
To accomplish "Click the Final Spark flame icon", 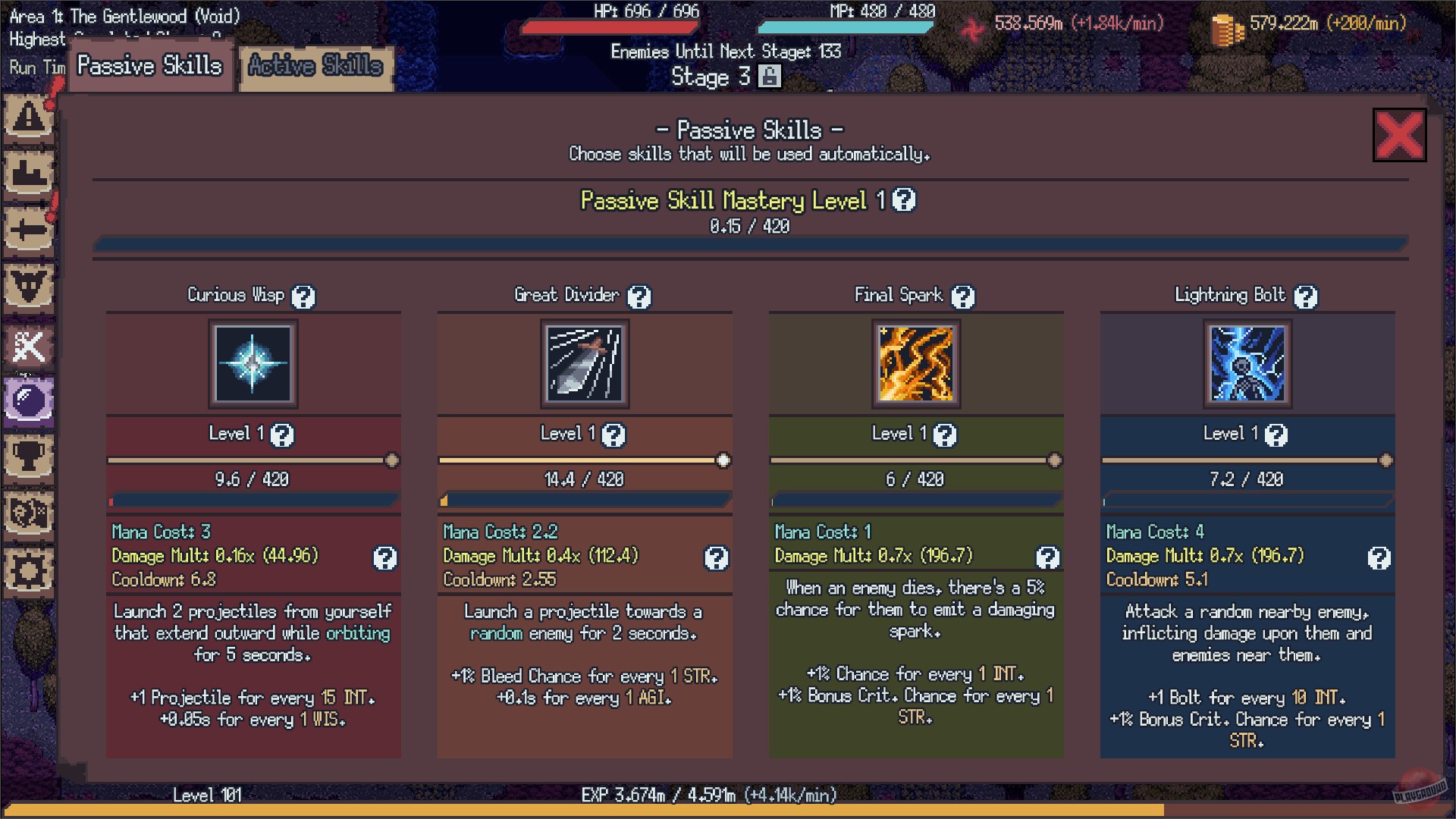I will [915, 365].
